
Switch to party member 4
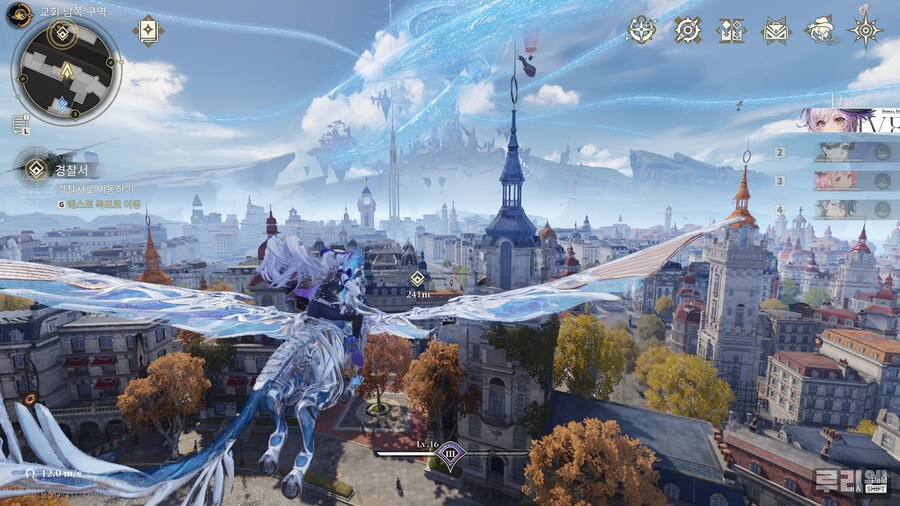tap(838, 209)
